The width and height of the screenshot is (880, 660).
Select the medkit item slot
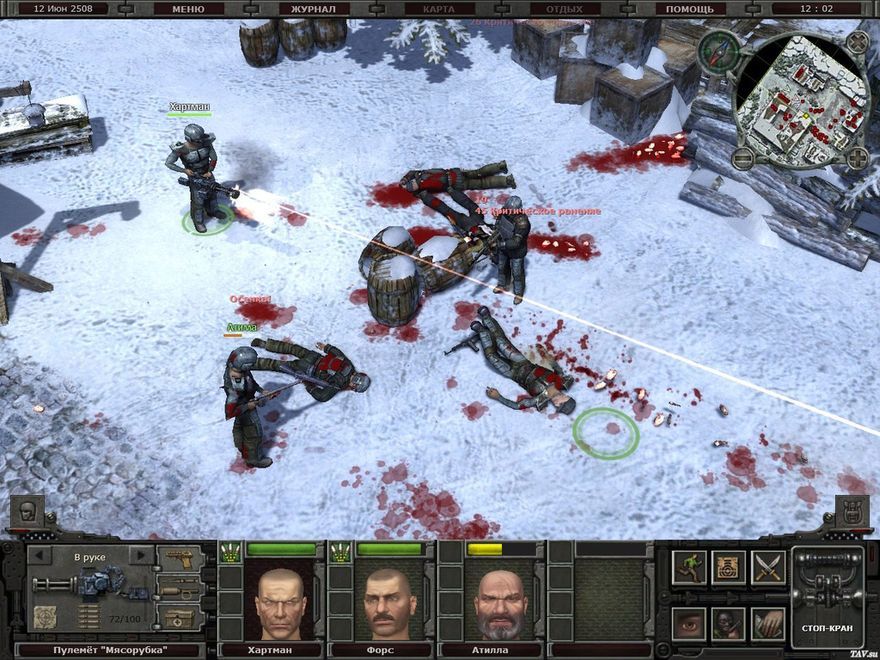[x=181, y=617]
